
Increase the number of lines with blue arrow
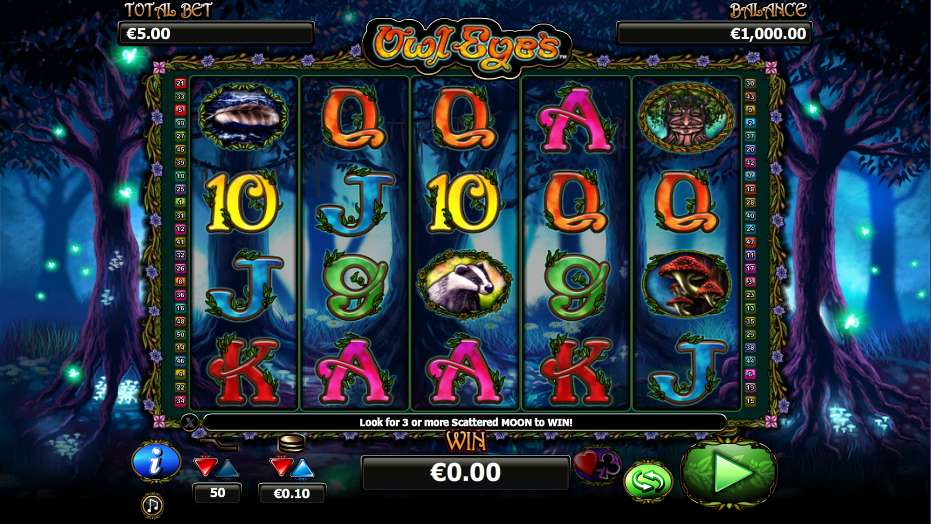pyautogui.click(x=228, y=467)
